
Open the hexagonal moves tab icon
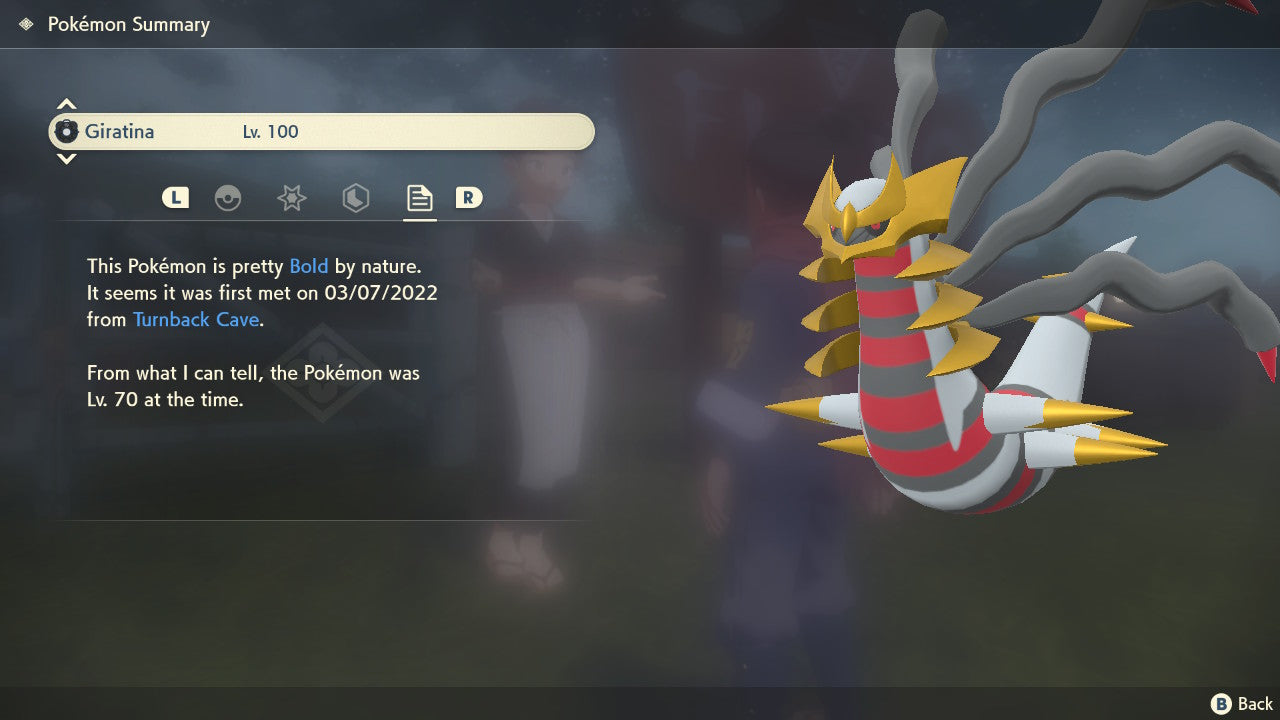(356, 198)
